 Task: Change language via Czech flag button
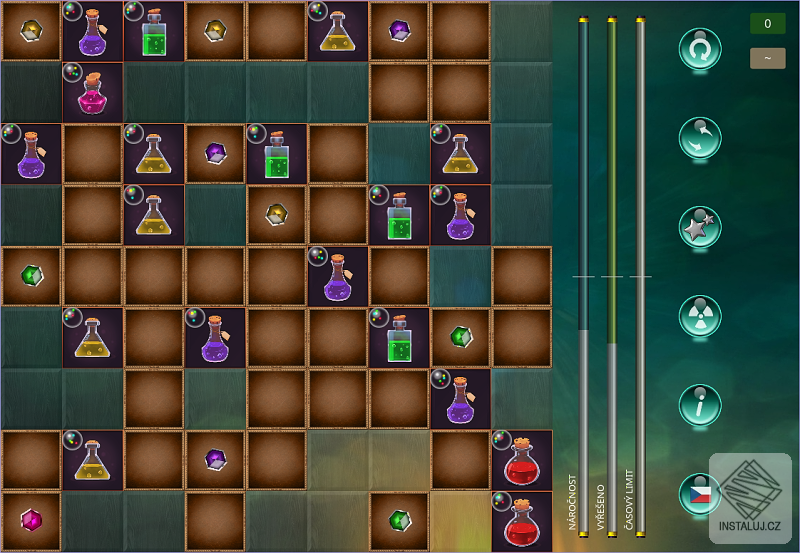(700, 494)
